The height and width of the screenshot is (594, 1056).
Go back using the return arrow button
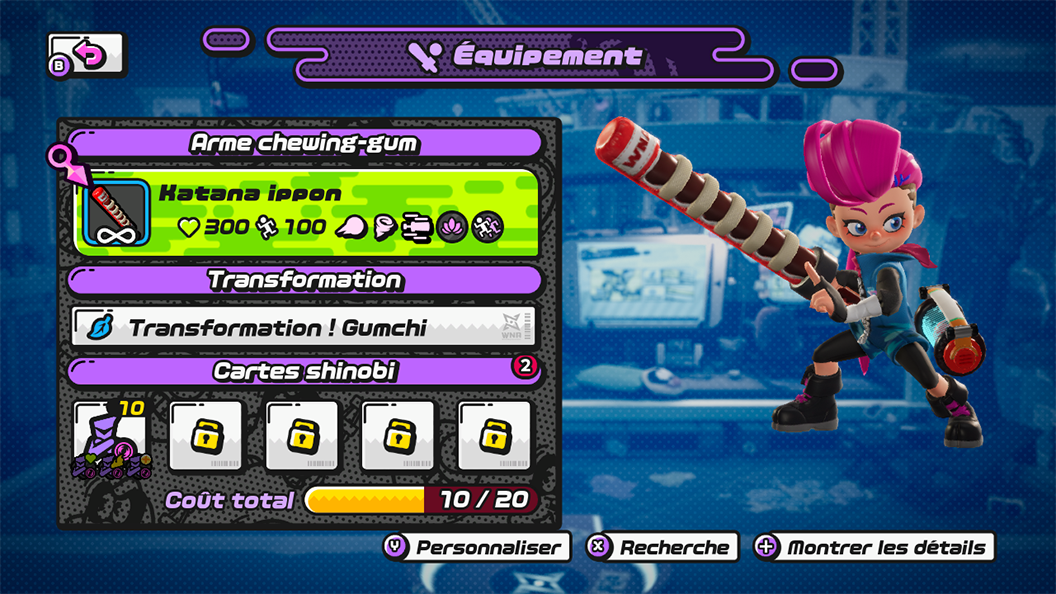[87, 55]
